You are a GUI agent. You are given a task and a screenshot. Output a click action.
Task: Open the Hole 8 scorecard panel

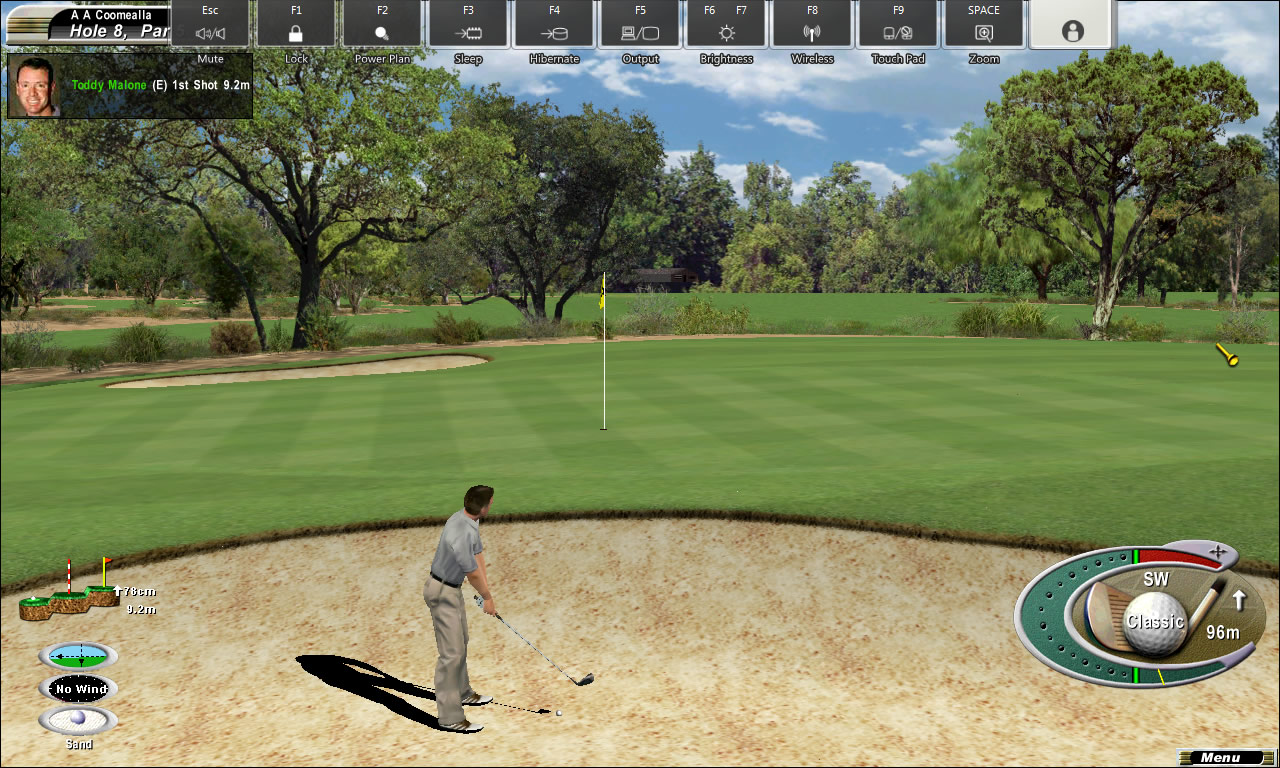(x=88, y=24)
